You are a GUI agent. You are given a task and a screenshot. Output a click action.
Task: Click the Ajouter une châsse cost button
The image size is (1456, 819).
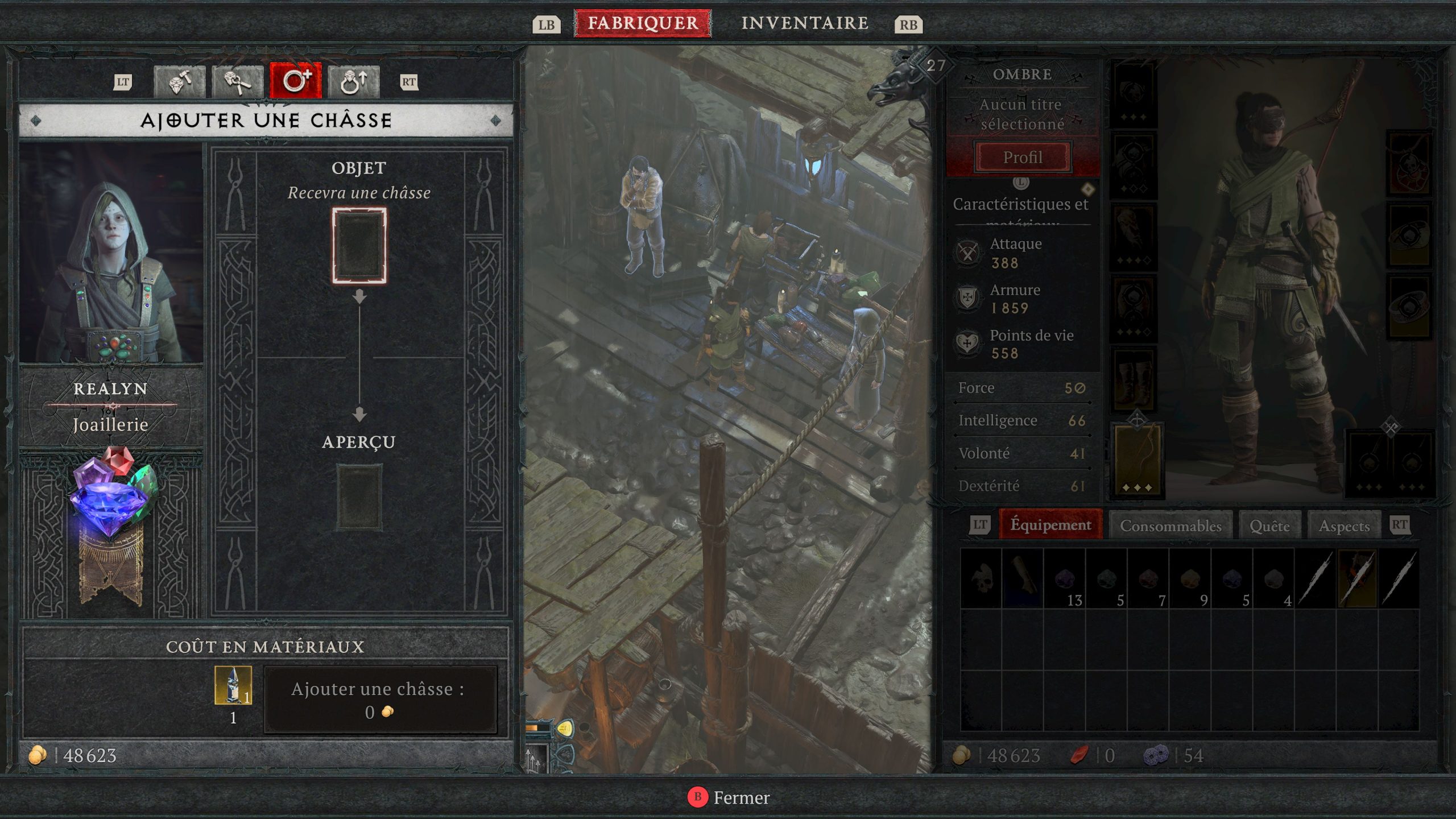pyautogui.click(x=380, y=700)
